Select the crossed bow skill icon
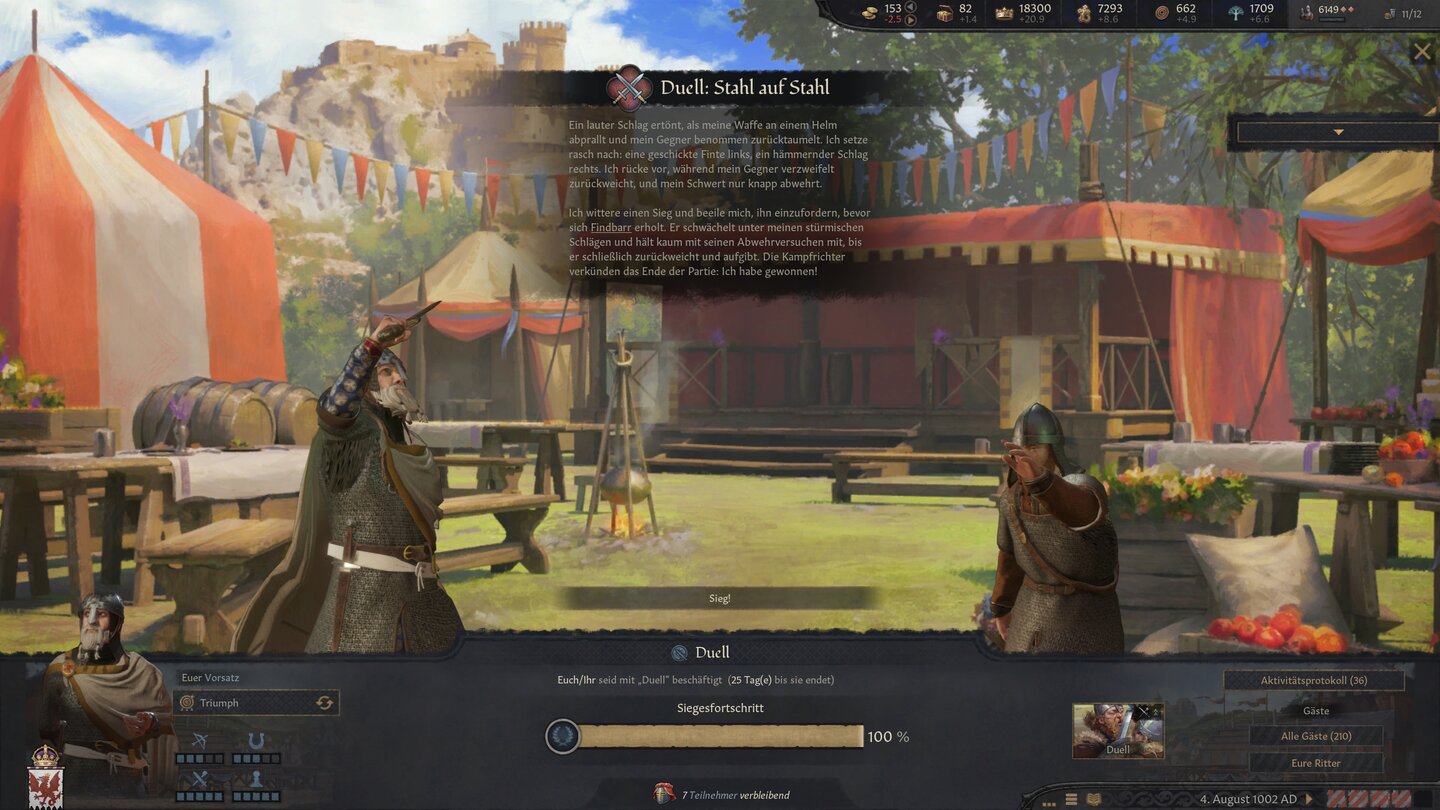The height and width of the screenshot is (810, 1440). point(198,740)
